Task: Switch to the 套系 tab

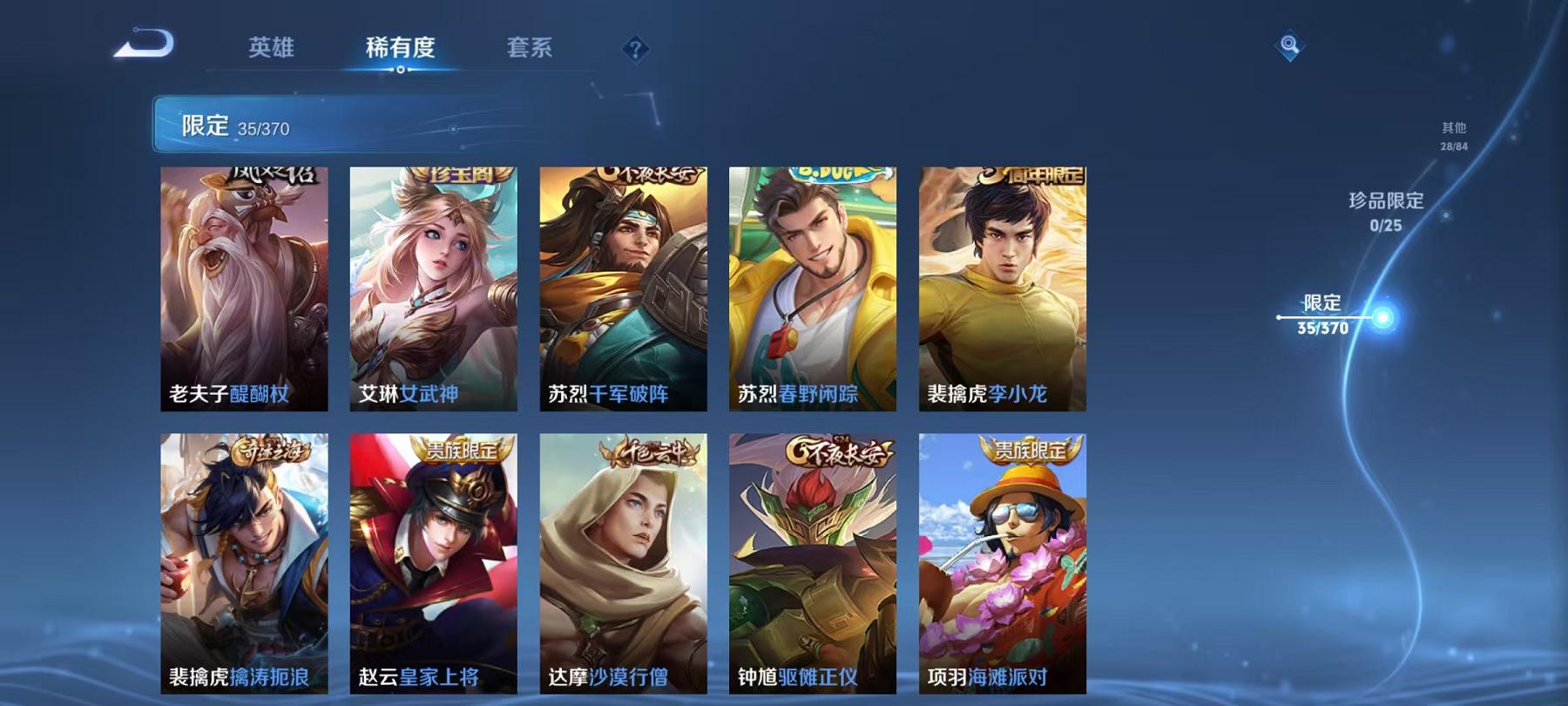Action: coord(532,50)
